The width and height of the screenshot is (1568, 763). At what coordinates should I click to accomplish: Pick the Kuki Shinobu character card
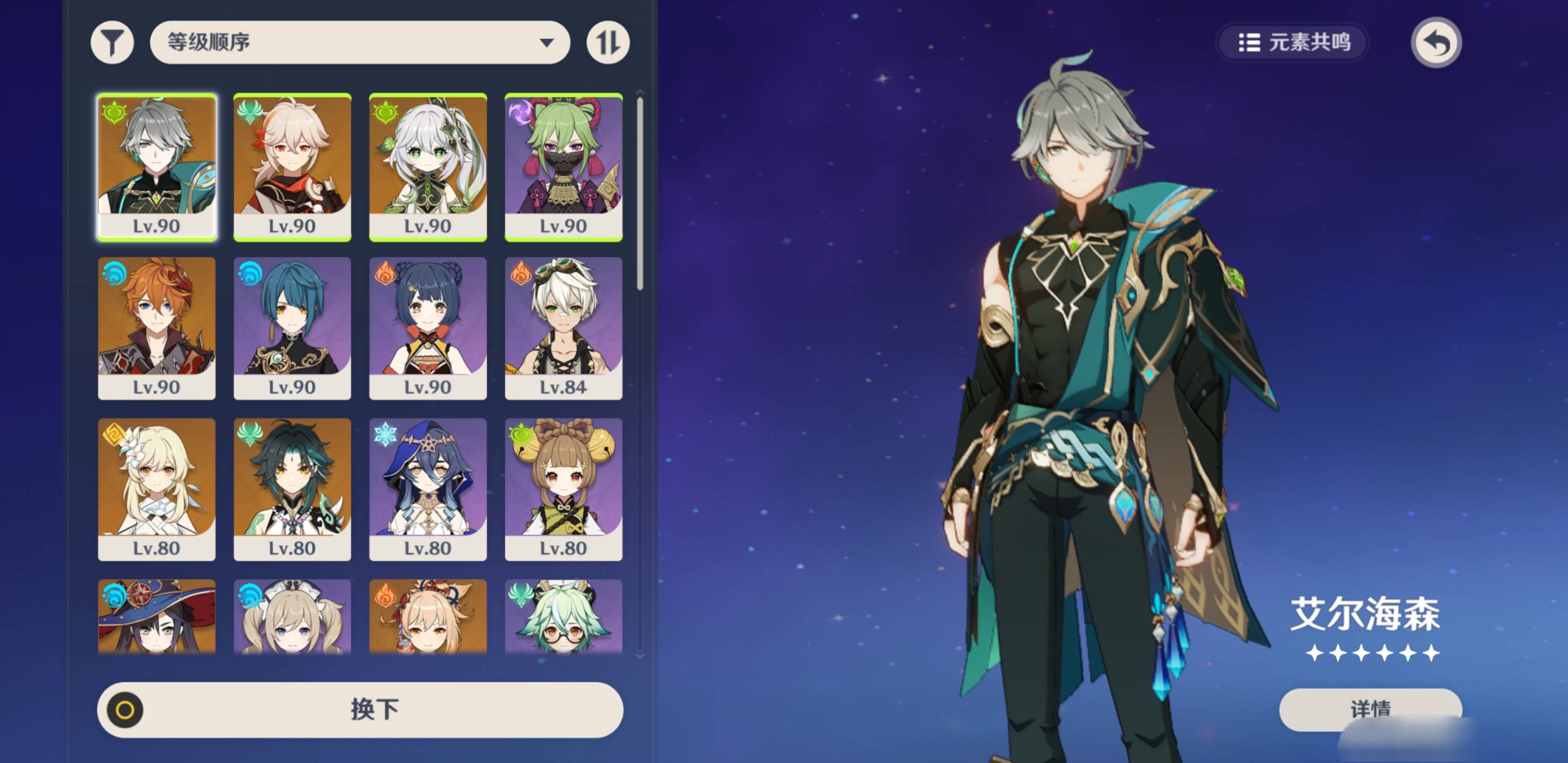tap(564, 167)
